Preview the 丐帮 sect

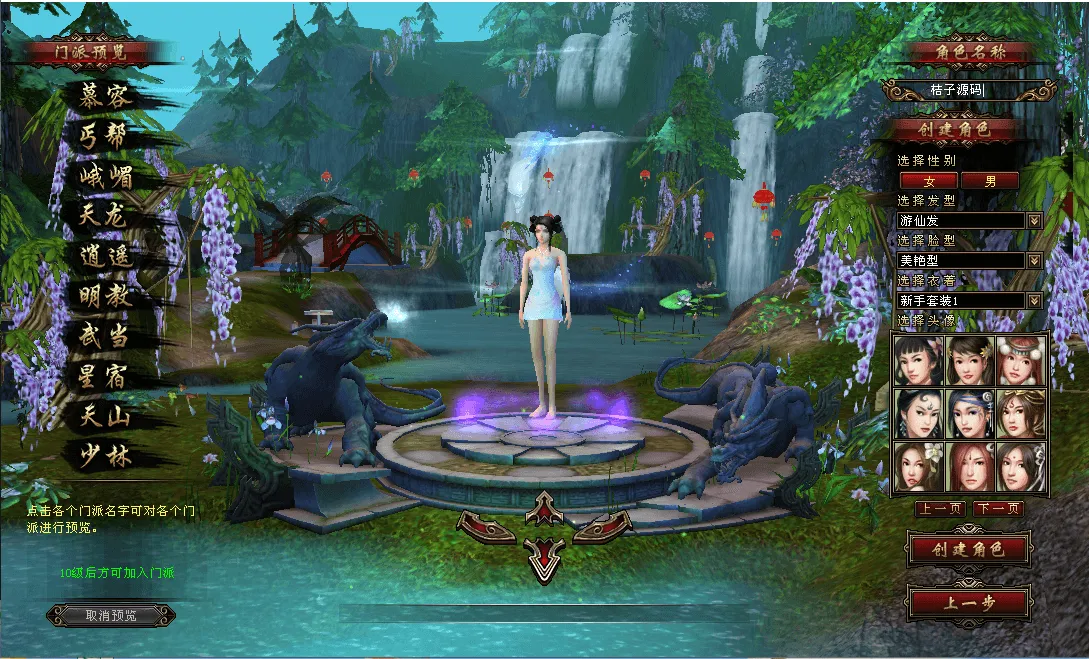(106, 136)
